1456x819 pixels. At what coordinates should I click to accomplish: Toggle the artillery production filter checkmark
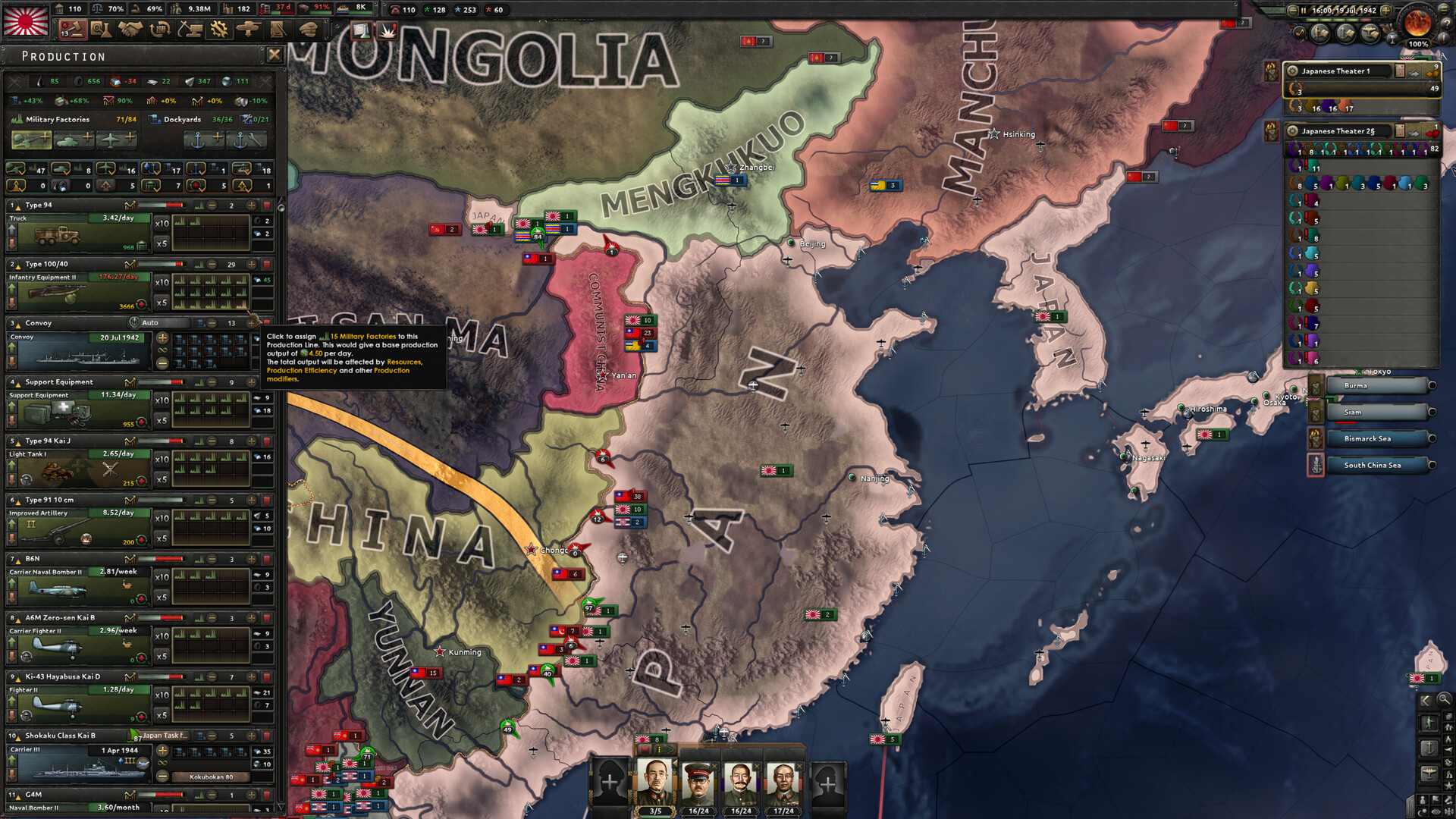pos(15,170)
